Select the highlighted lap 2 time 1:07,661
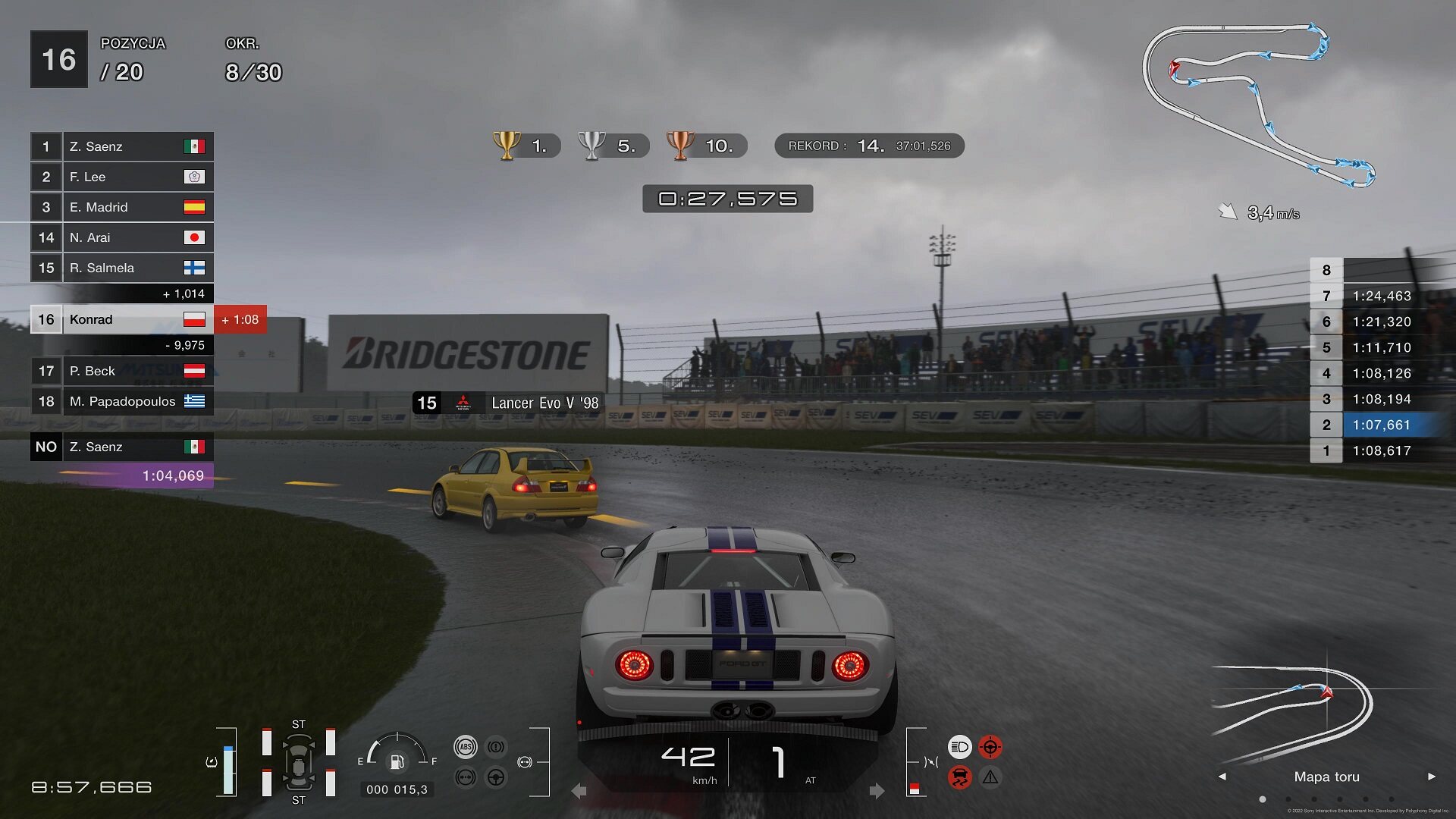The image size is (1456, 819). click(1381, 425)
